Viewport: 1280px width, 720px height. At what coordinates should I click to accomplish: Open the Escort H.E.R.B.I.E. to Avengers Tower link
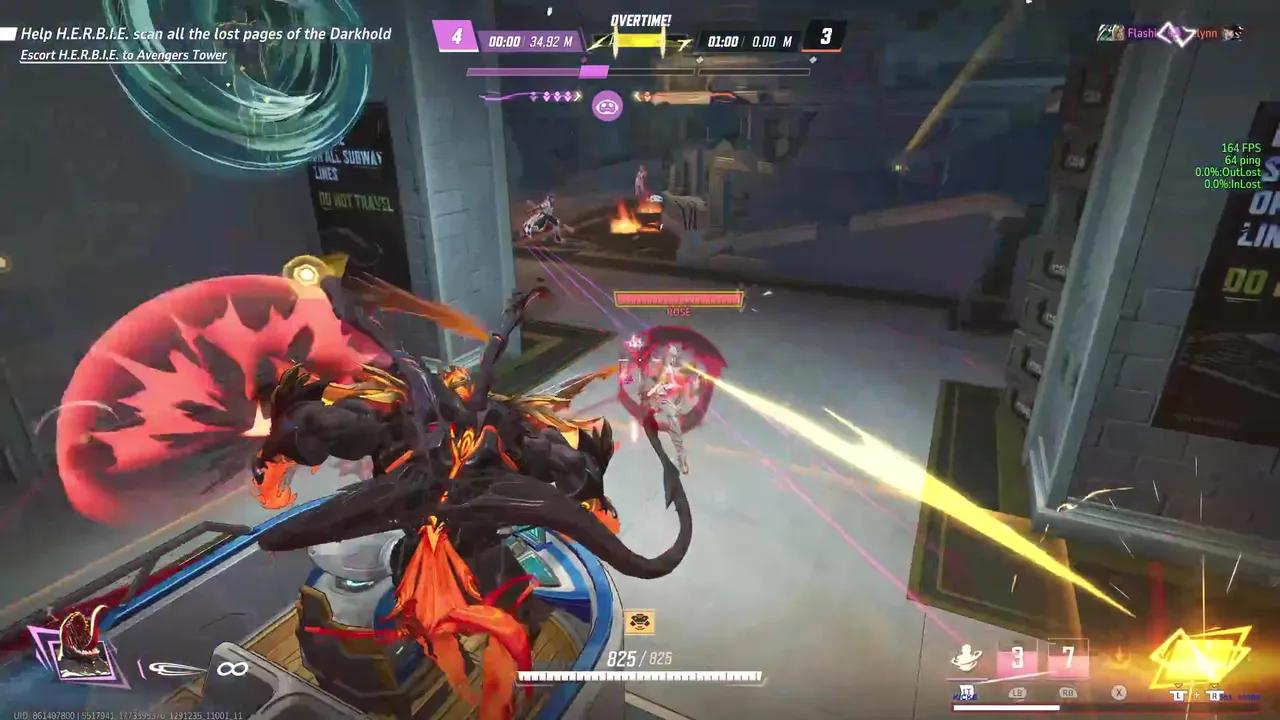click(123, 55)
